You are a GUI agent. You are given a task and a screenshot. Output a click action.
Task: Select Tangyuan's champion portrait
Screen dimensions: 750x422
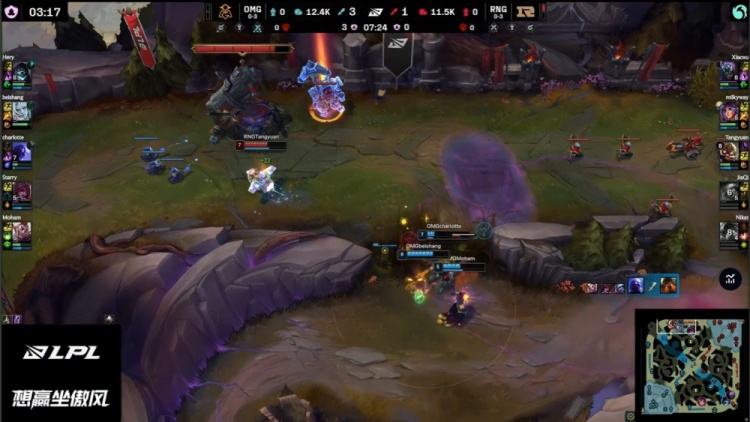729,153
